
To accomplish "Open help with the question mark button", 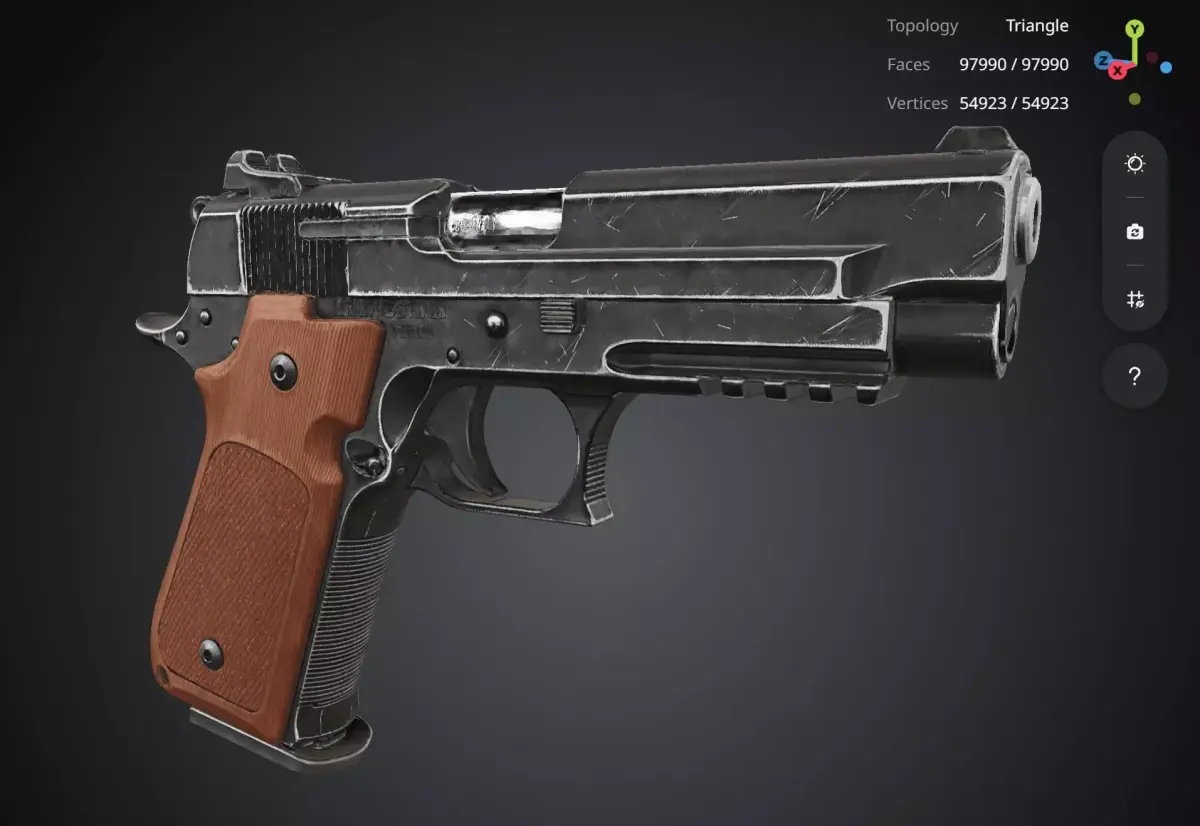I will 1135,377.
